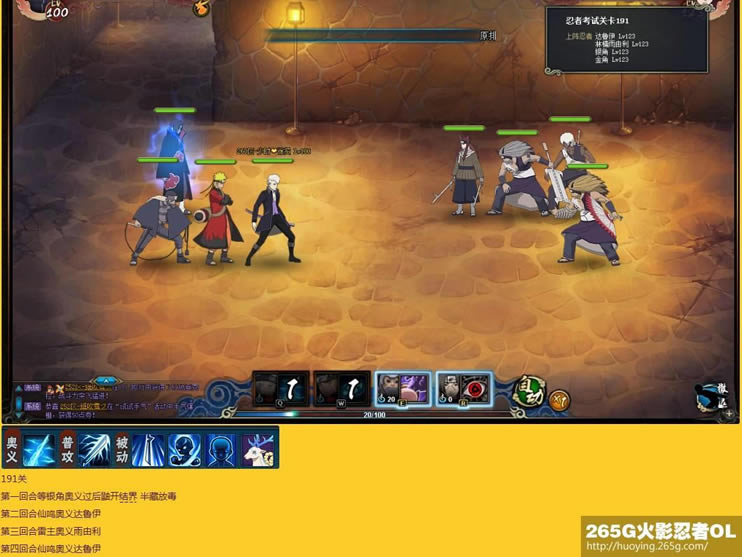Viewport: 742px width, 557px height.
Task: Toggle the green auto-battle button
Action: (528, 390)
